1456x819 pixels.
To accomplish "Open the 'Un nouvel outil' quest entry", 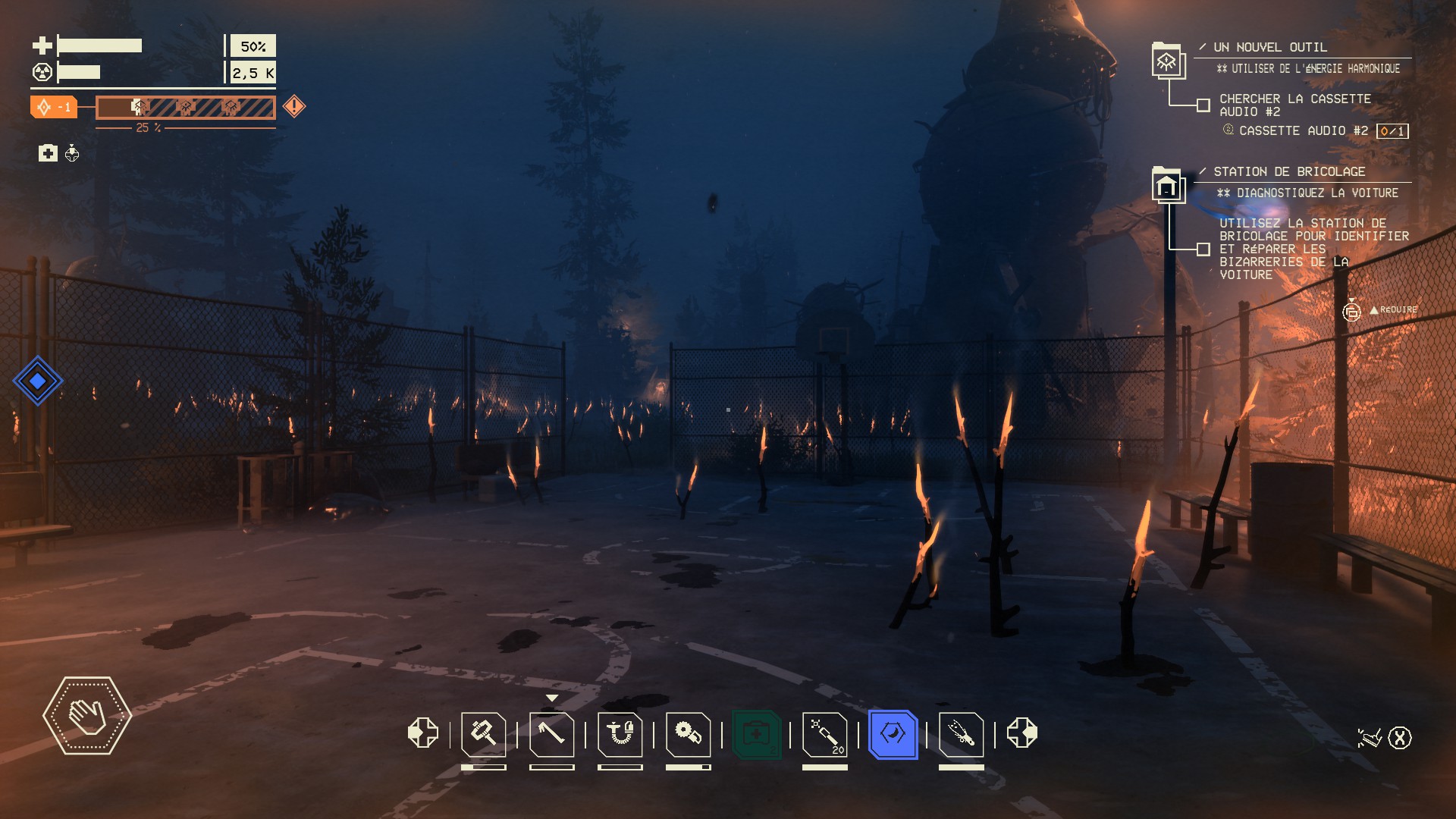I will 1270,47.
